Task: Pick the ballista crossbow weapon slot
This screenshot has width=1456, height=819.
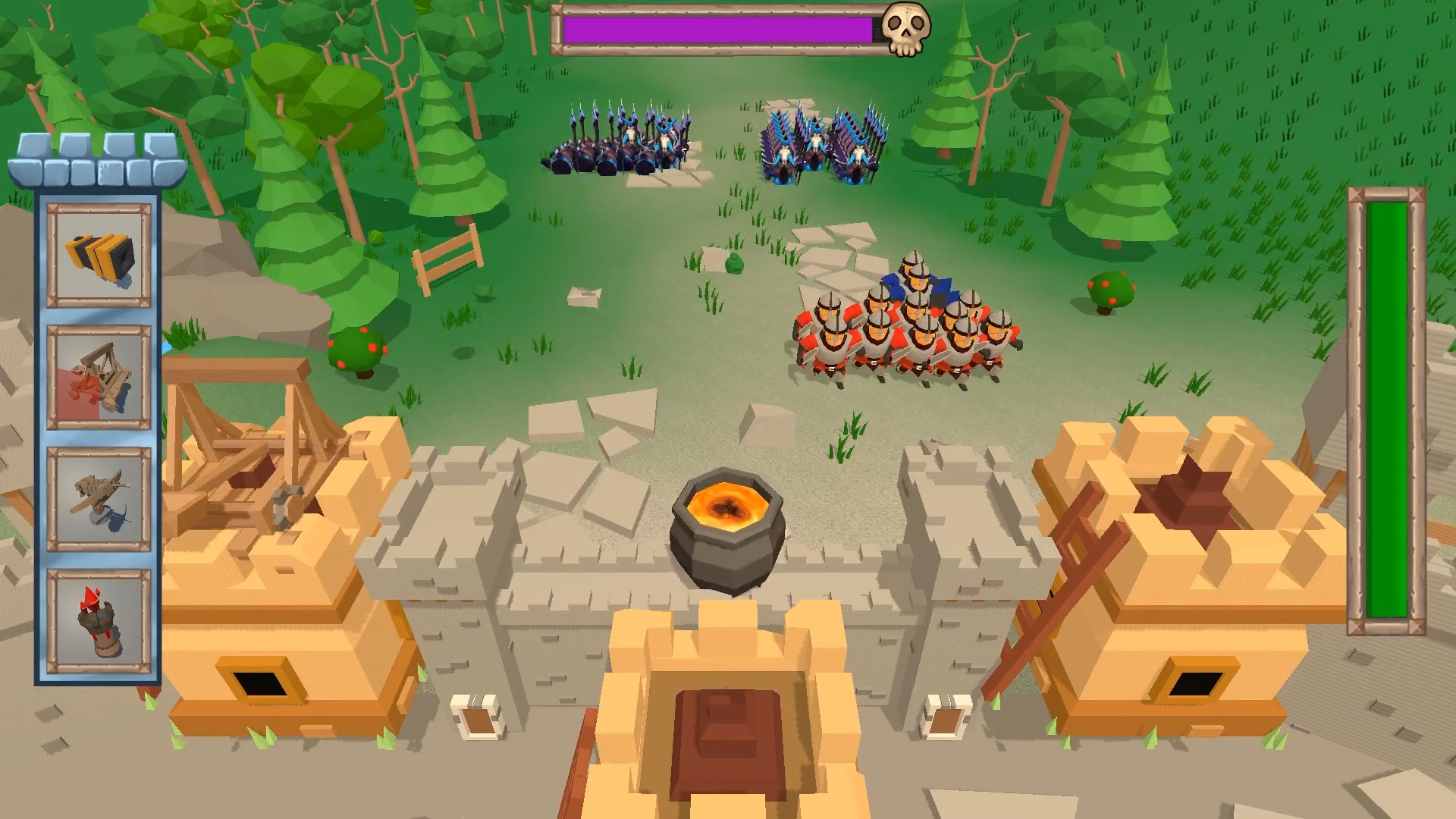Action: pyautogui.click(x=99, y=499)
